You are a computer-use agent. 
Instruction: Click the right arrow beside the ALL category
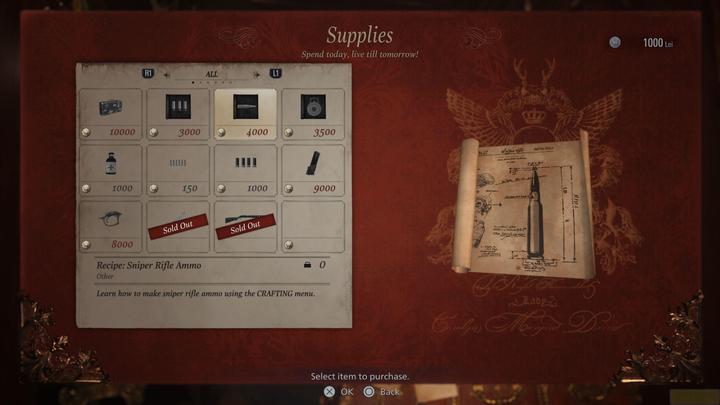point(256,73)
